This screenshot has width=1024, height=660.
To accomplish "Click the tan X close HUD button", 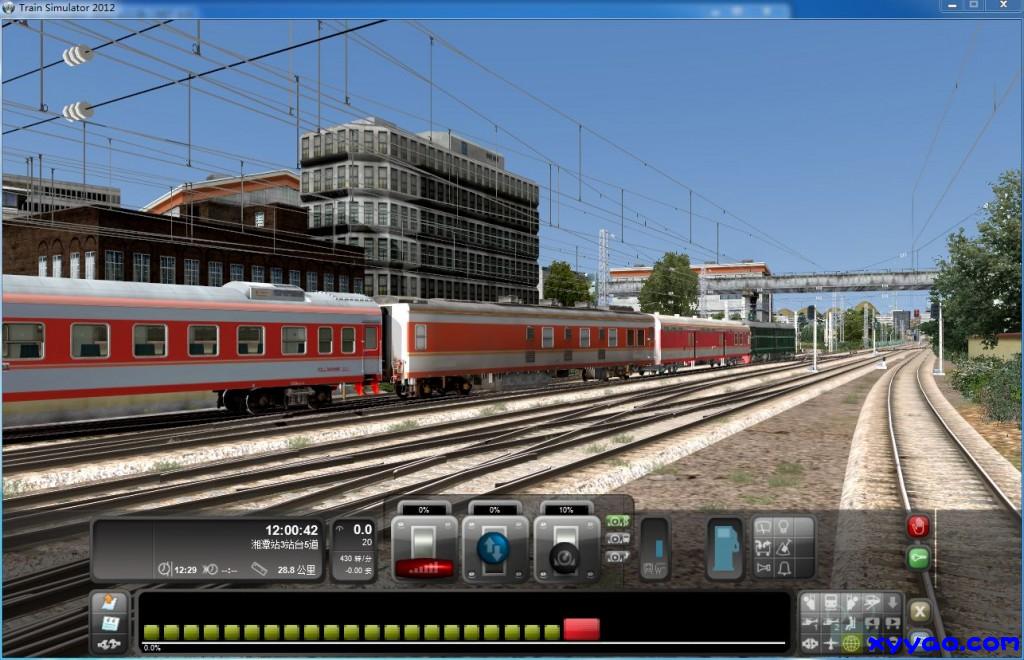I will (918, 610).
